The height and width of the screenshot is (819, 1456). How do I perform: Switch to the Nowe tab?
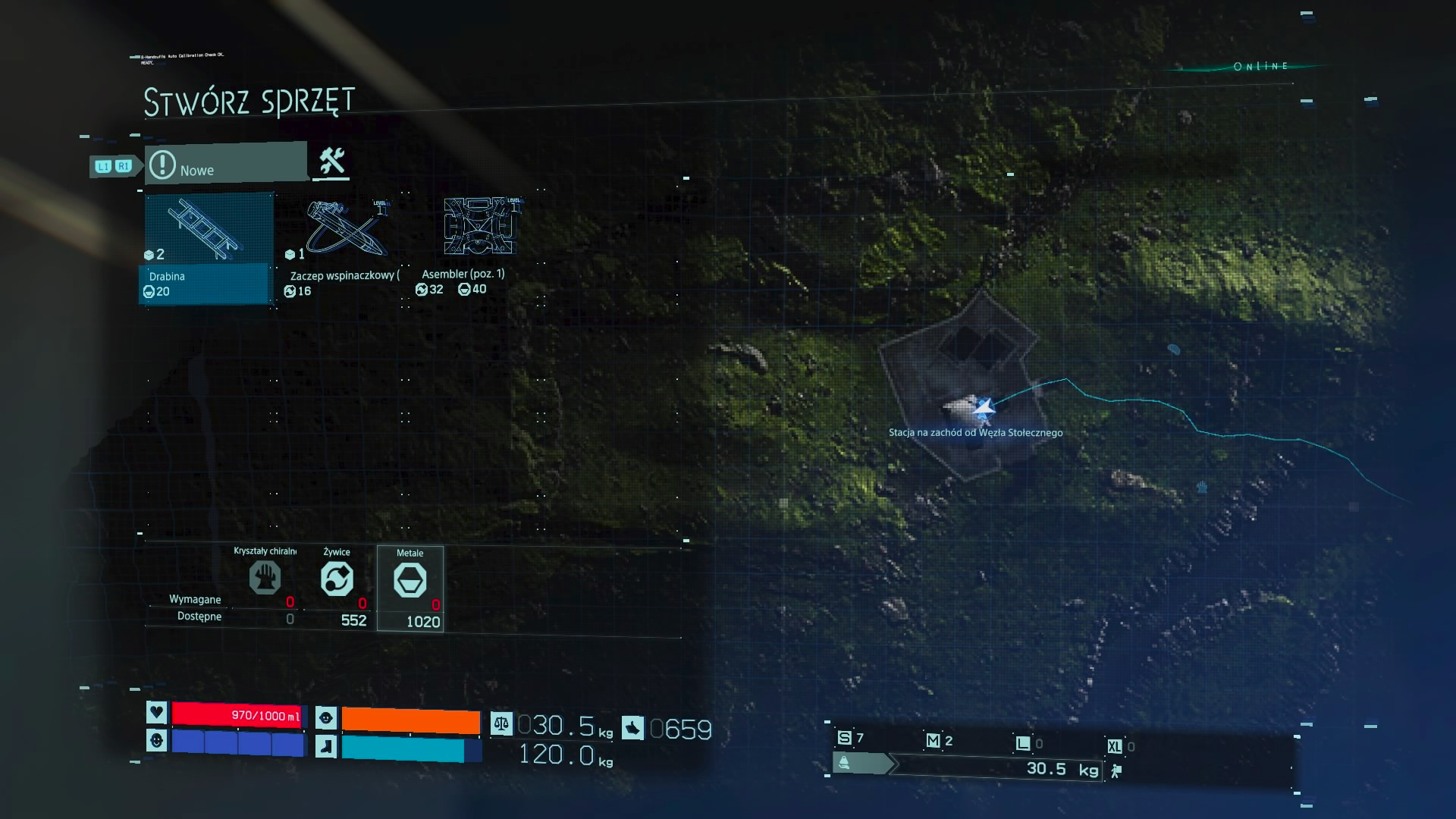click(x=226, y=164)
